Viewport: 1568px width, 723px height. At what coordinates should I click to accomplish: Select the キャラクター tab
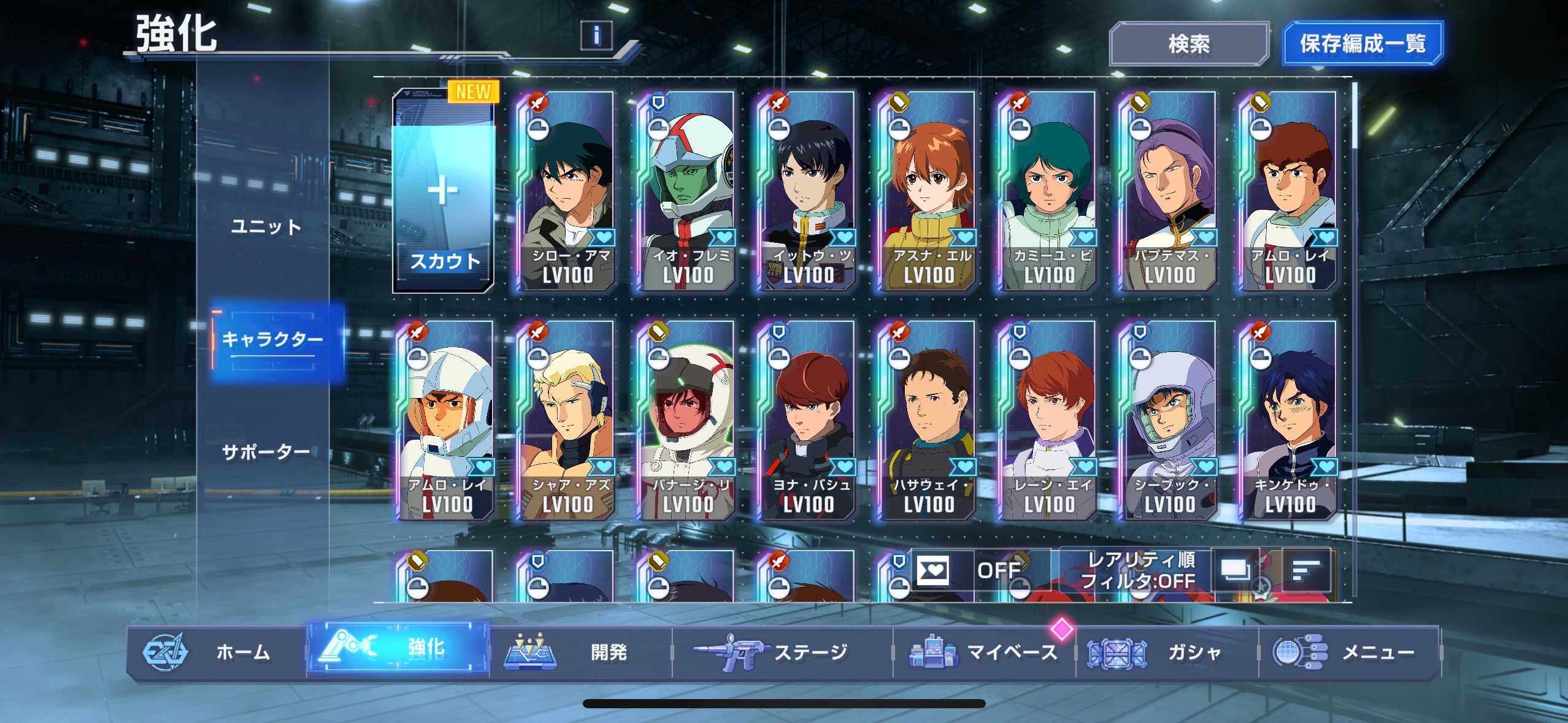pyautogui.click(x=272, y=339)
